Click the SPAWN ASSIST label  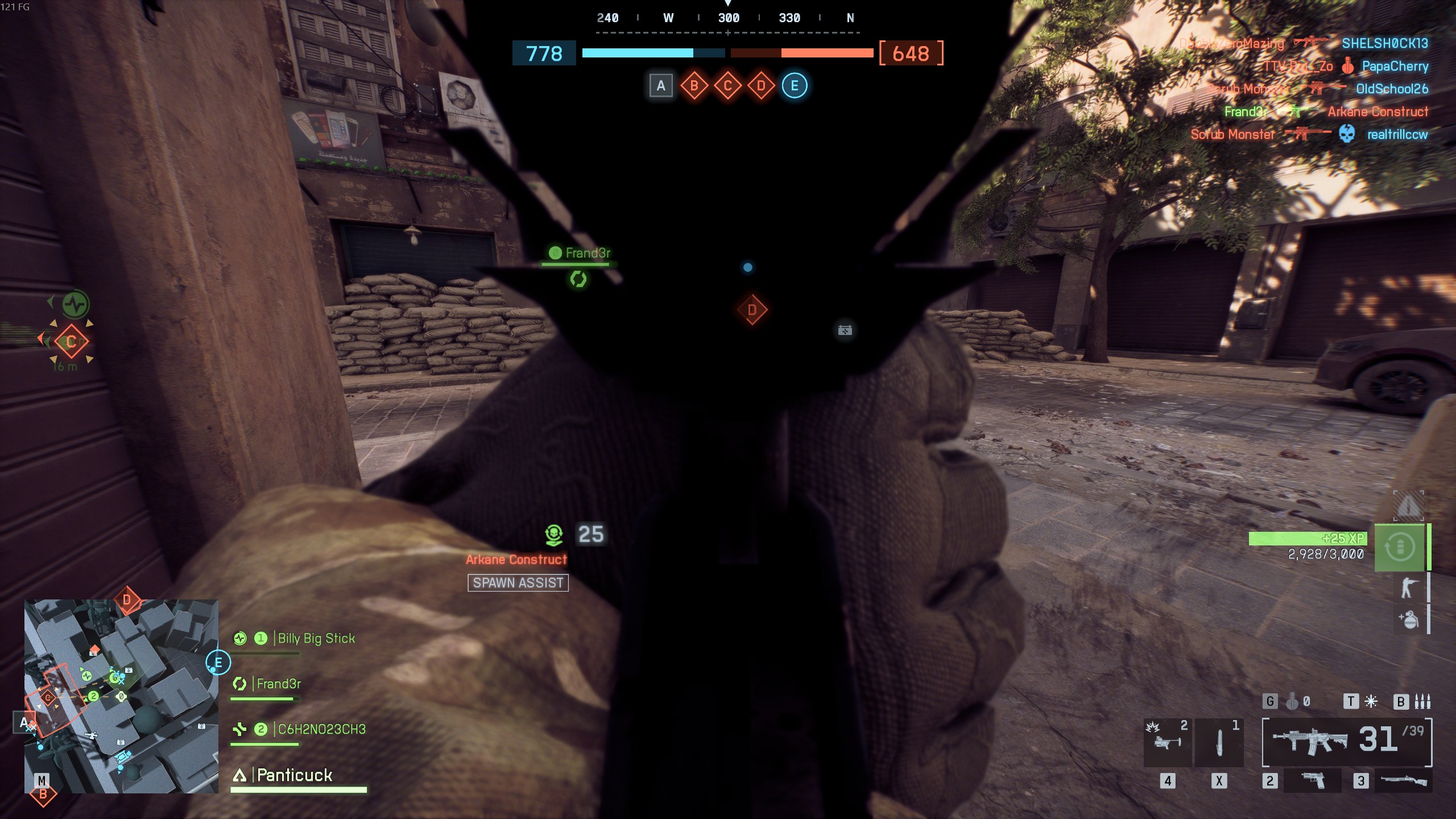point(518,583)
